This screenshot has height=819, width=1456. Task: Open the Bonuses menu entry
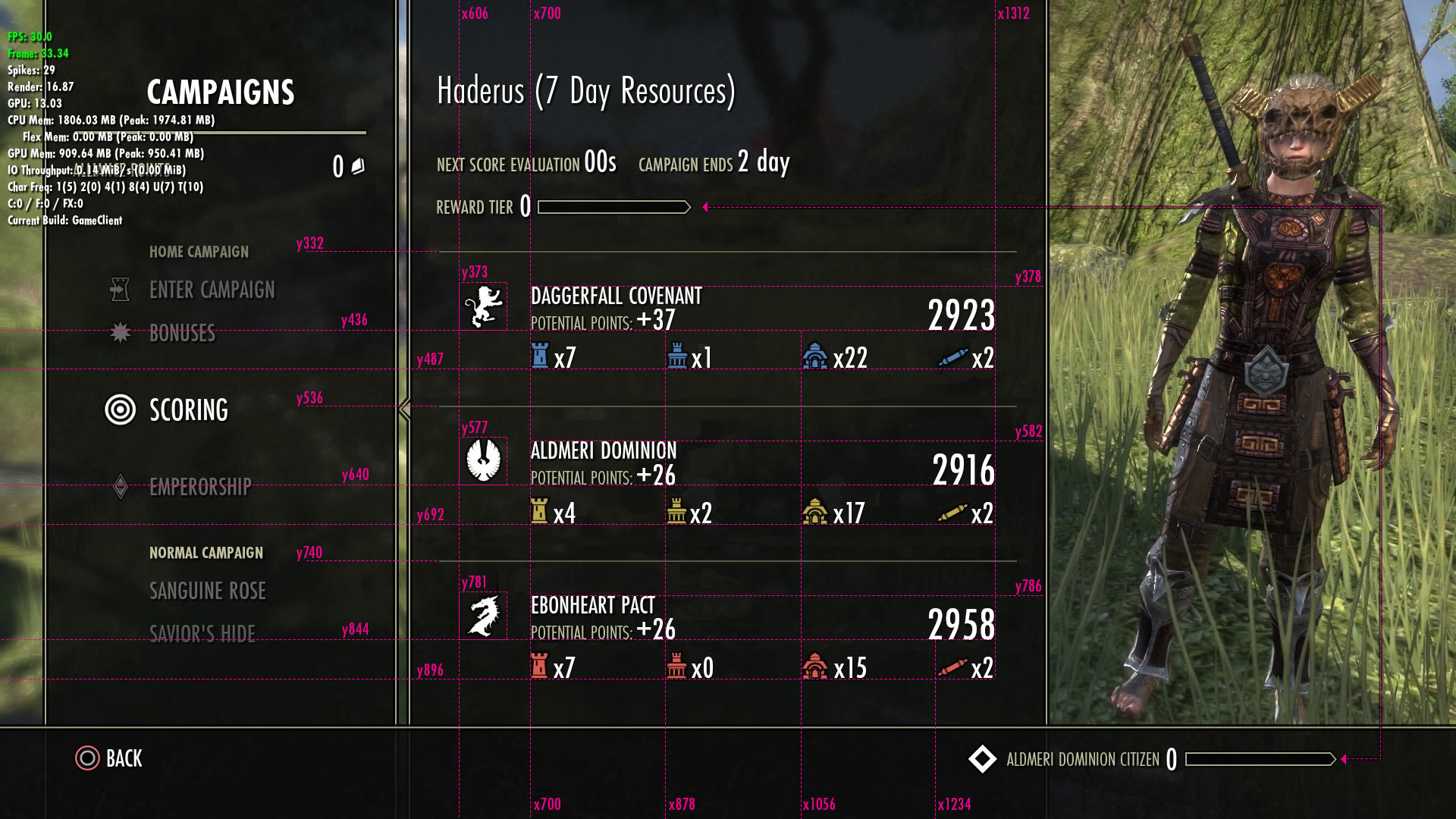pos(182,333)
